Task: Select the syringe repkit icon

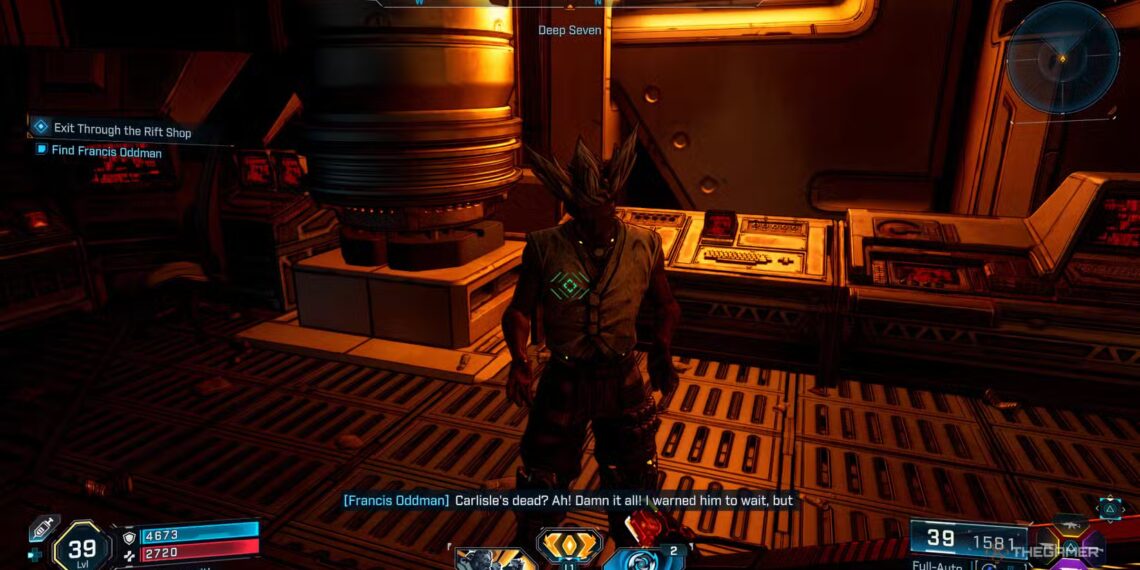Action: pos(44,528)
